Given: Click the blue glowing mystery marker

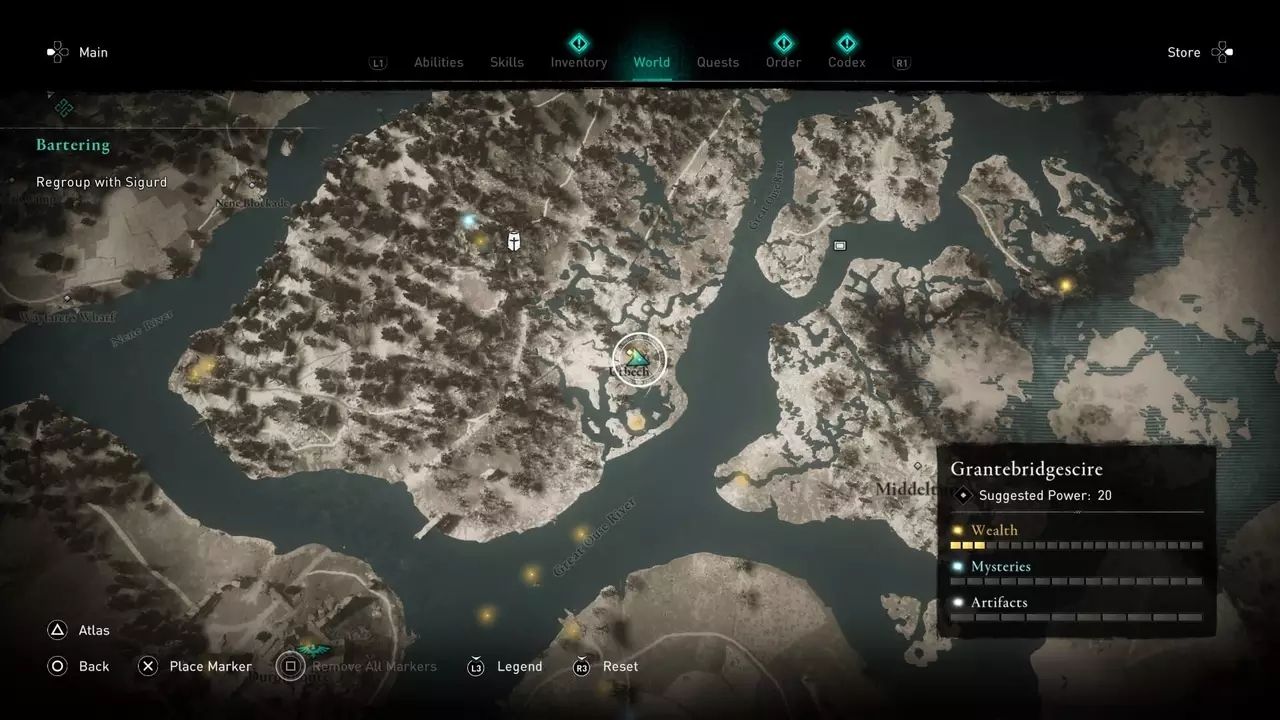Looking at the screenshot, I should [468, 220].
